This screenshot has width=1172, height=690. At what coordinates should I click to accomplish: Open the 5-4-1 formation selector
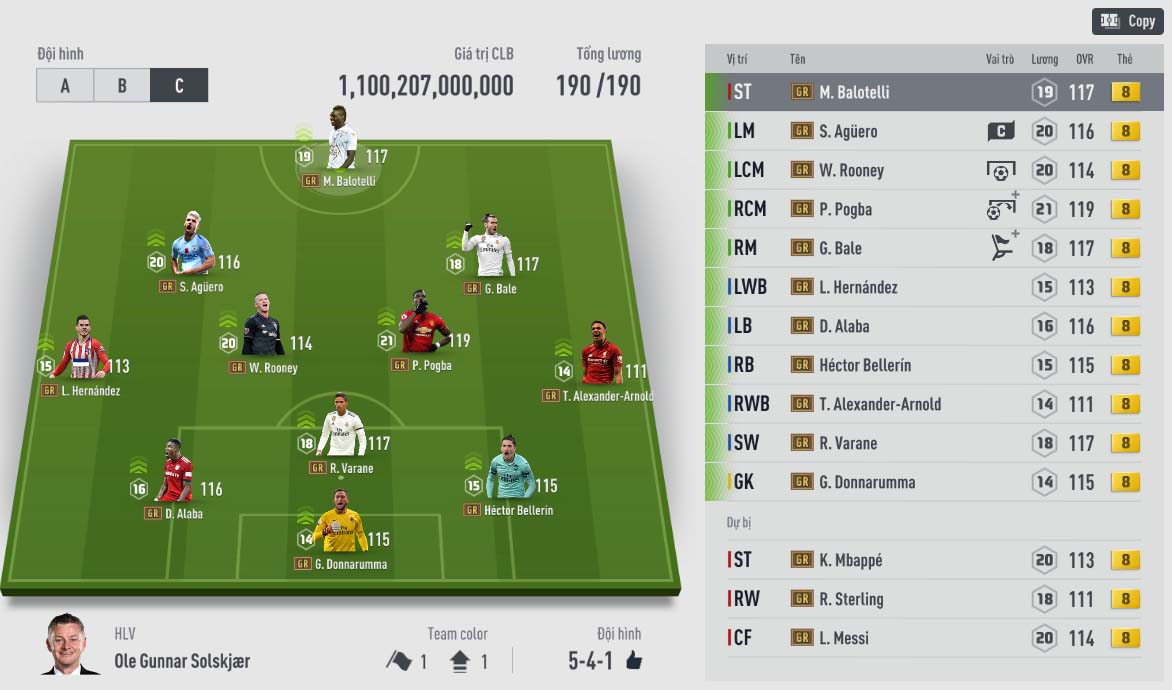604,661
